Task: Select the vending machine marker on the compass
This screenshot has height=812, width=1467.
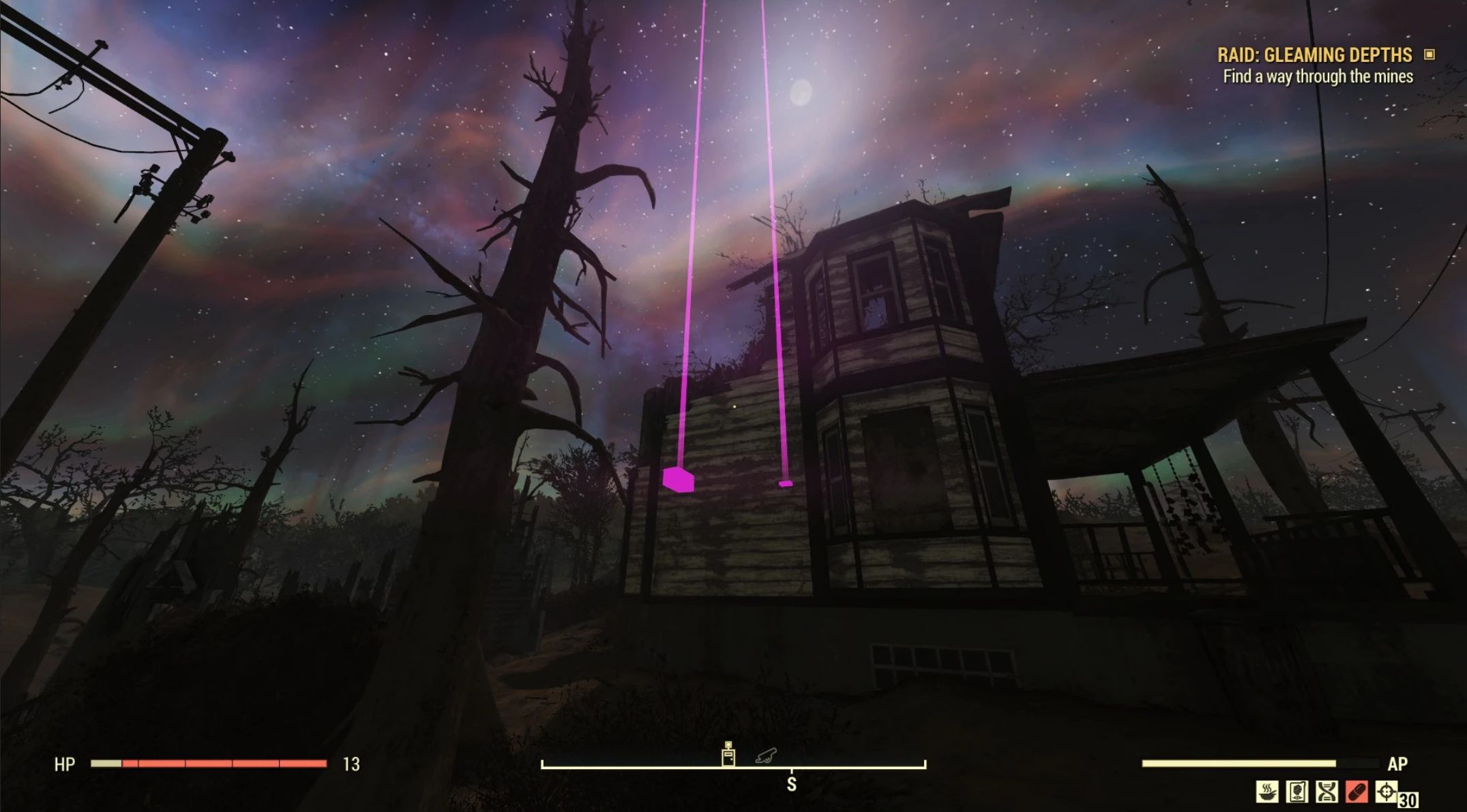Action: 728,755
